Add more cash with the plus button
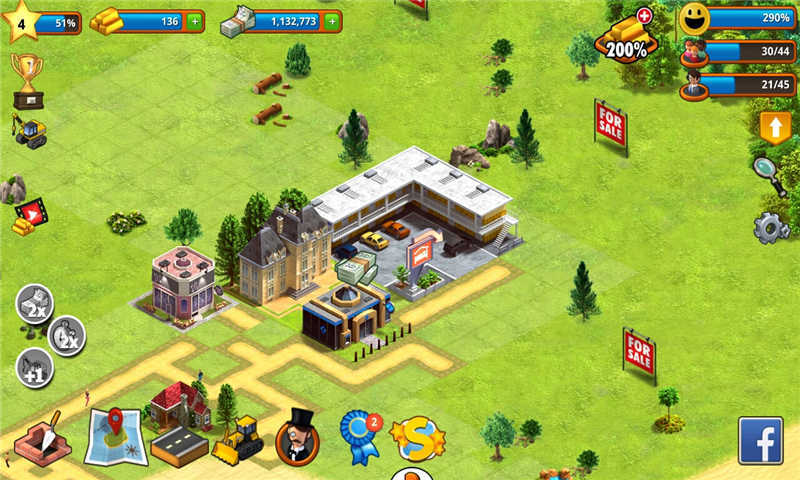 (x=332, y=21)
